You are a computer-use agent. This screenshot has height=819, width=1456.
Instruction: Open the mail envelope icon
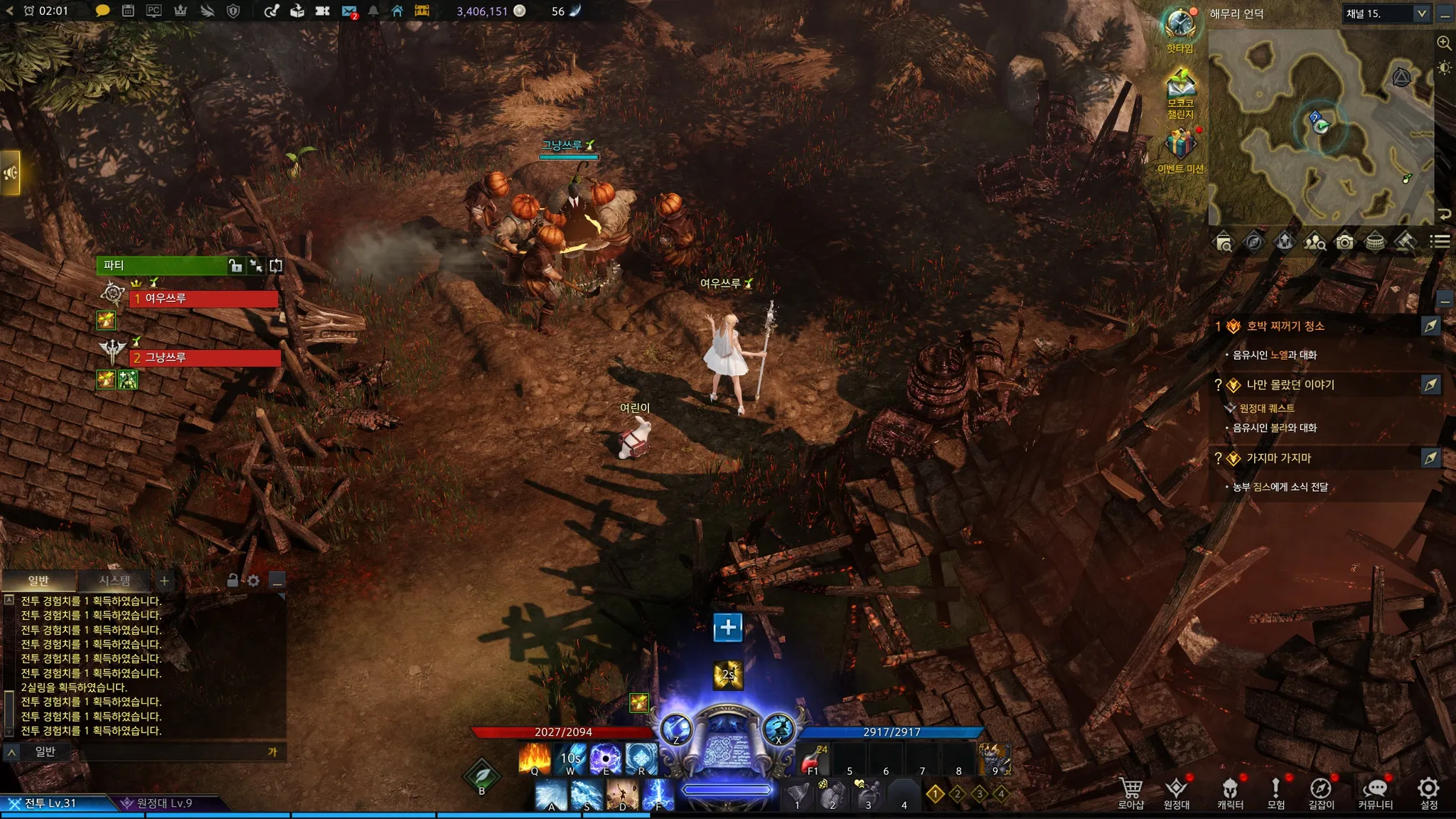[x=348, y=11]
